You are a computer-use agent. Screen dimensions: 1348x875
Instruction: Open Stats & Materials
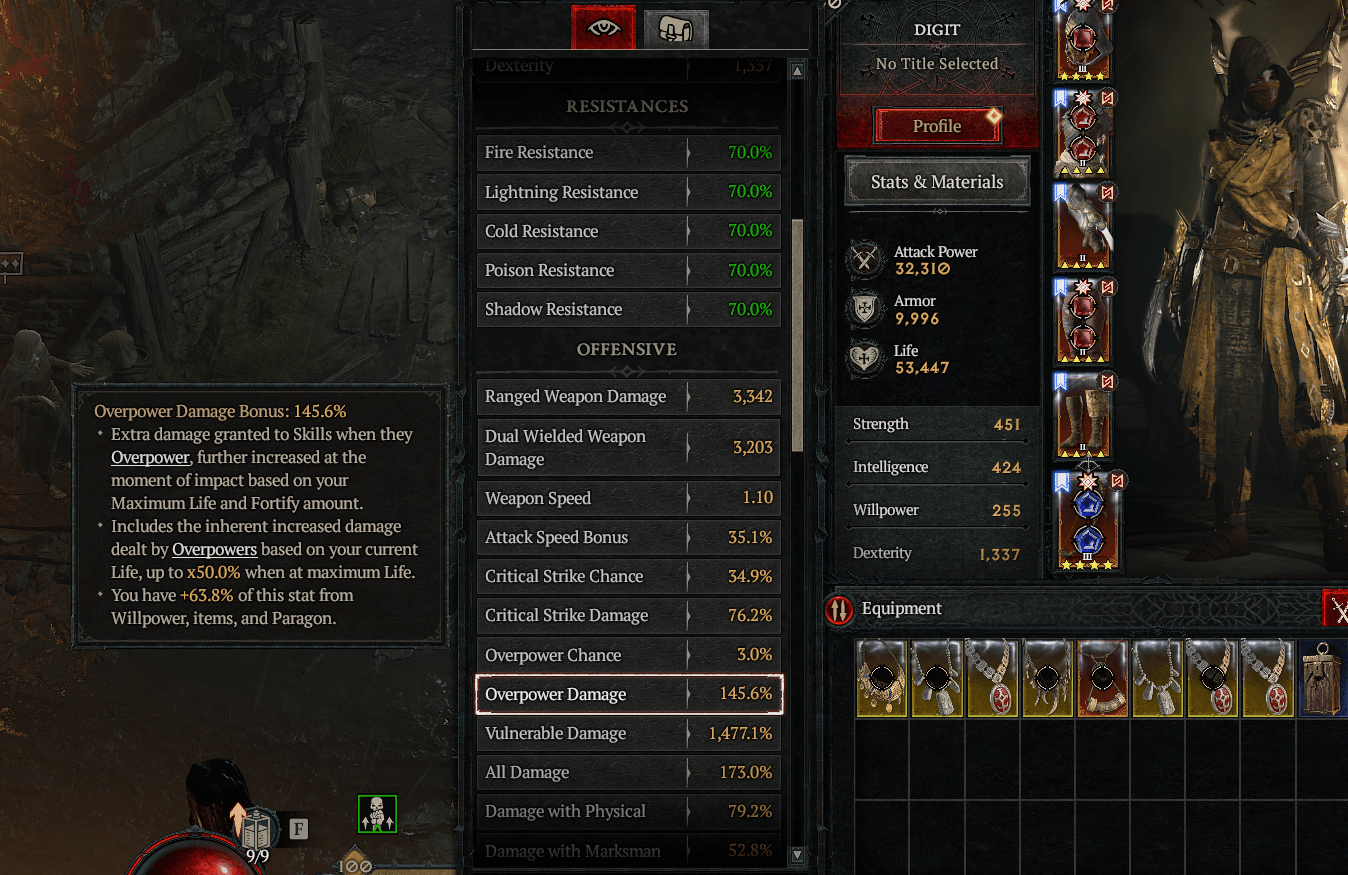(x=936, y=181)
